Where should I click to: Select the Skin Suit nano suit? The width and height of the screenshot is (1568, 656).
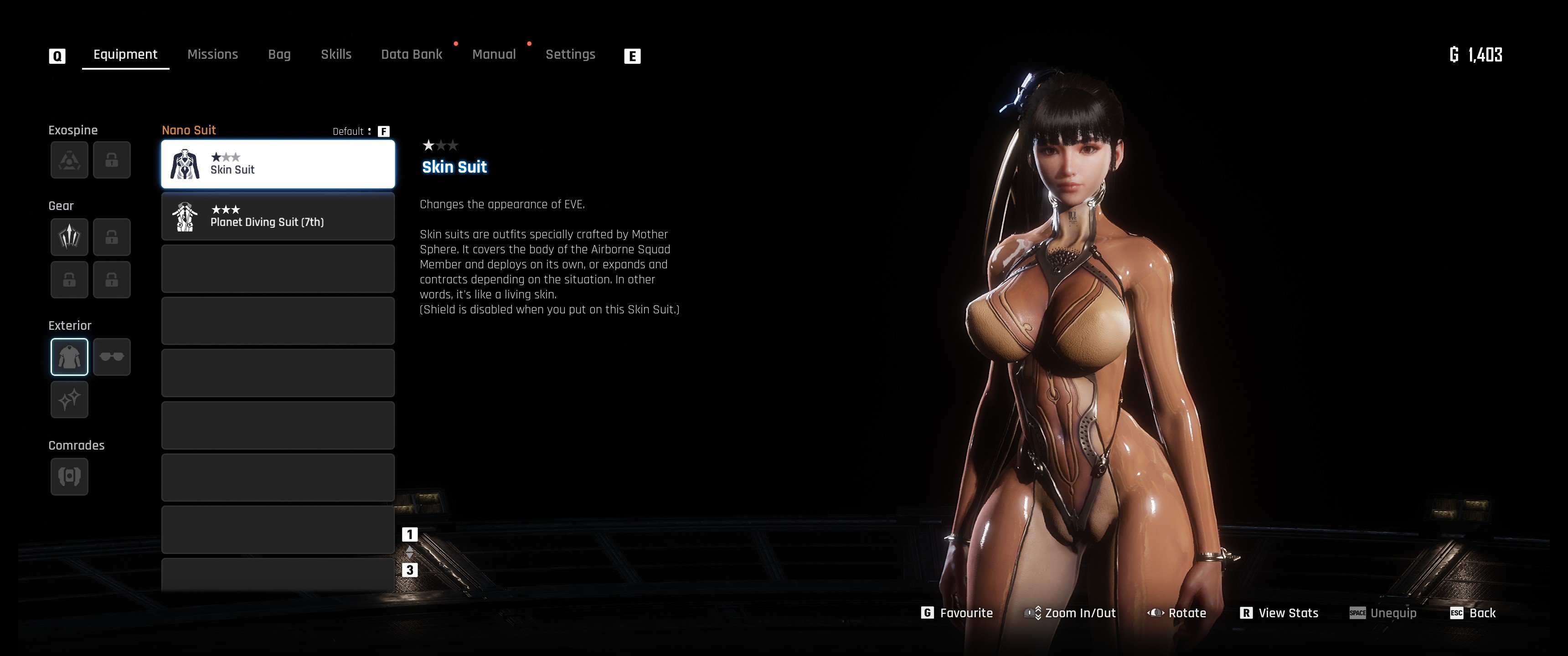(x=278, y=164)
